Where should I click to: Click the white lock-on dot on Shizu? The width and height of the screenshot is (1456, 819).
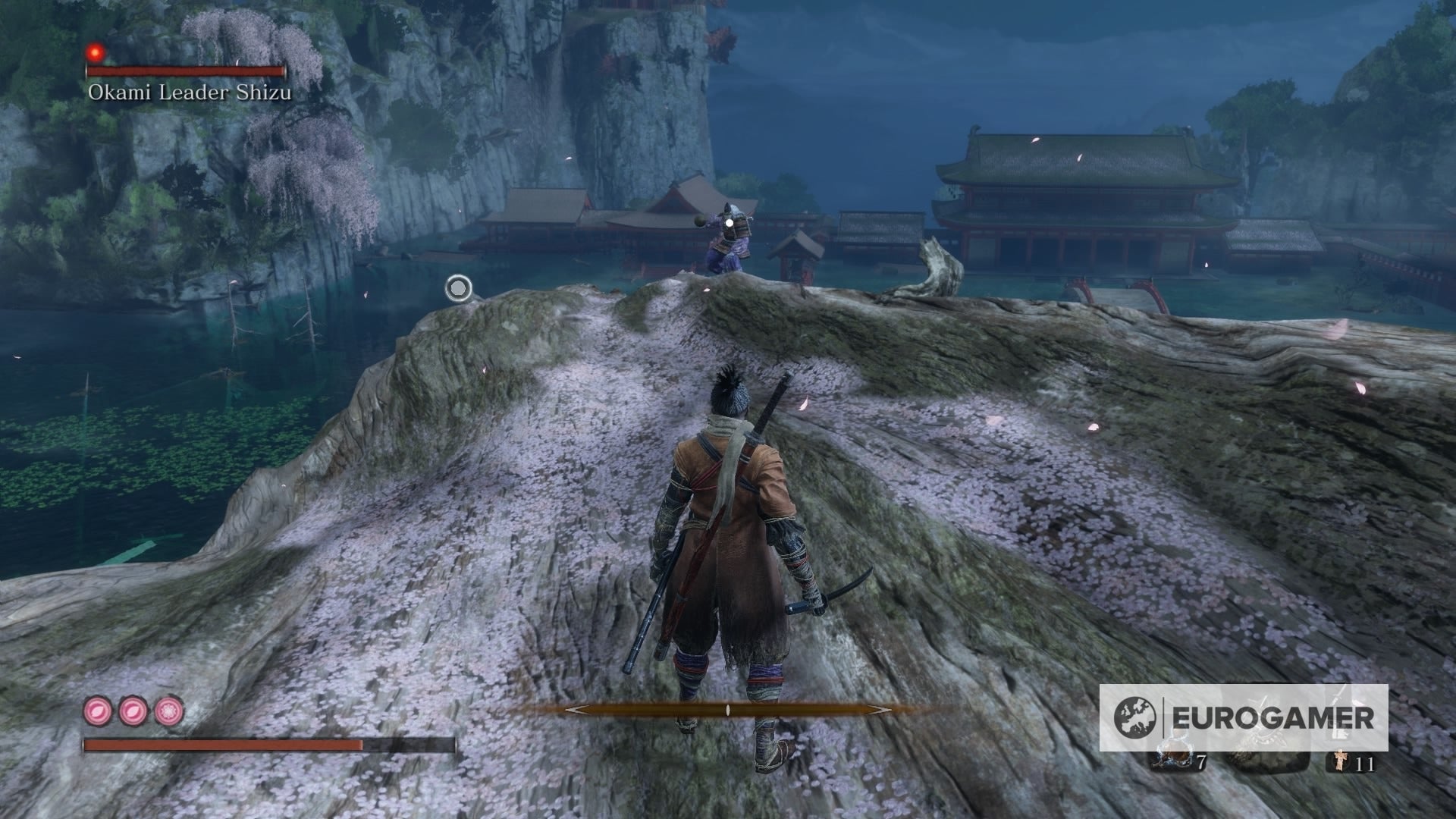point(730,222)
